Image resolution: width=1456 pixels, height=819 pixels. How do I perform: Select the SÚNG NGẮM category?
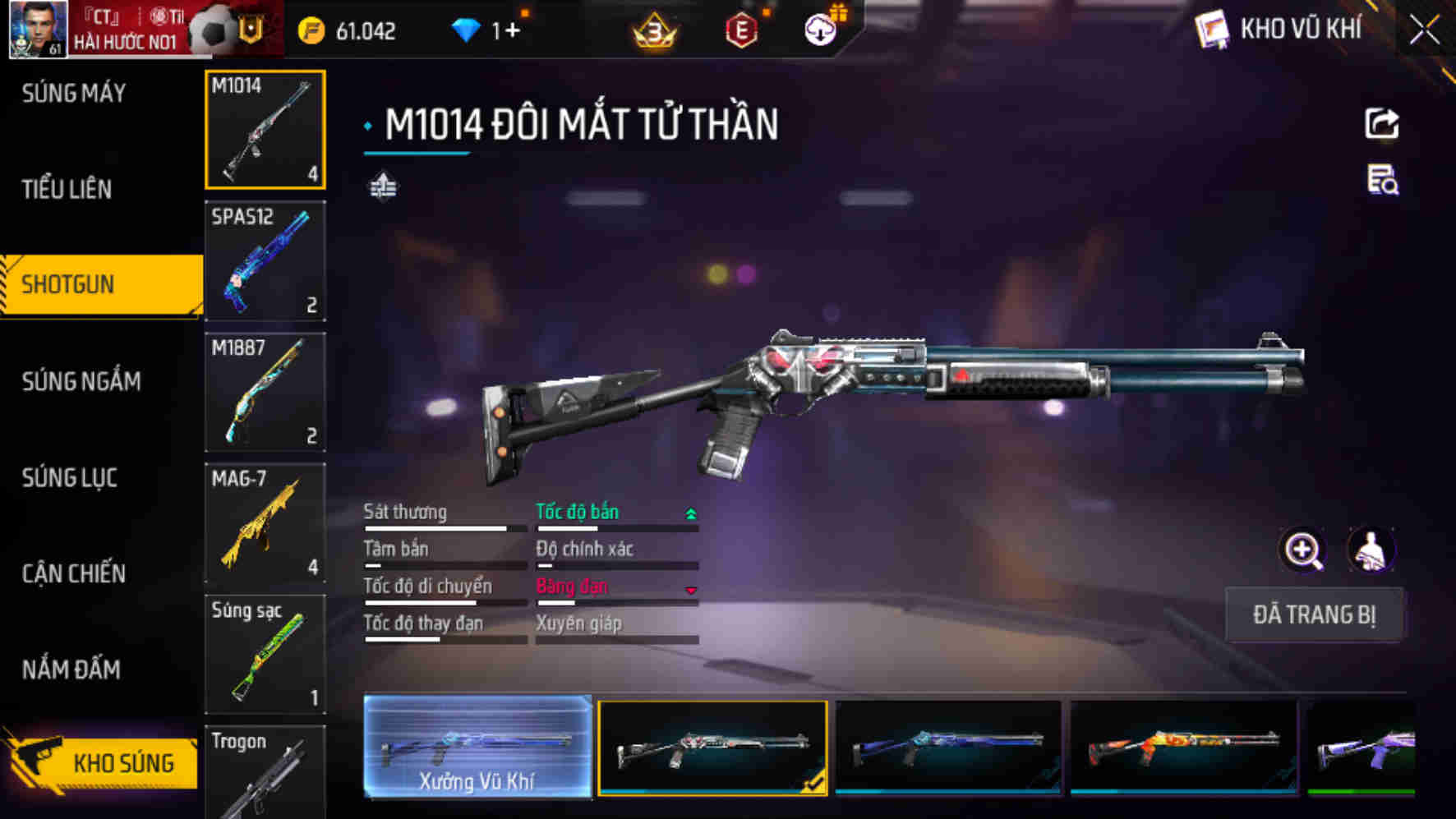point(81,381)
